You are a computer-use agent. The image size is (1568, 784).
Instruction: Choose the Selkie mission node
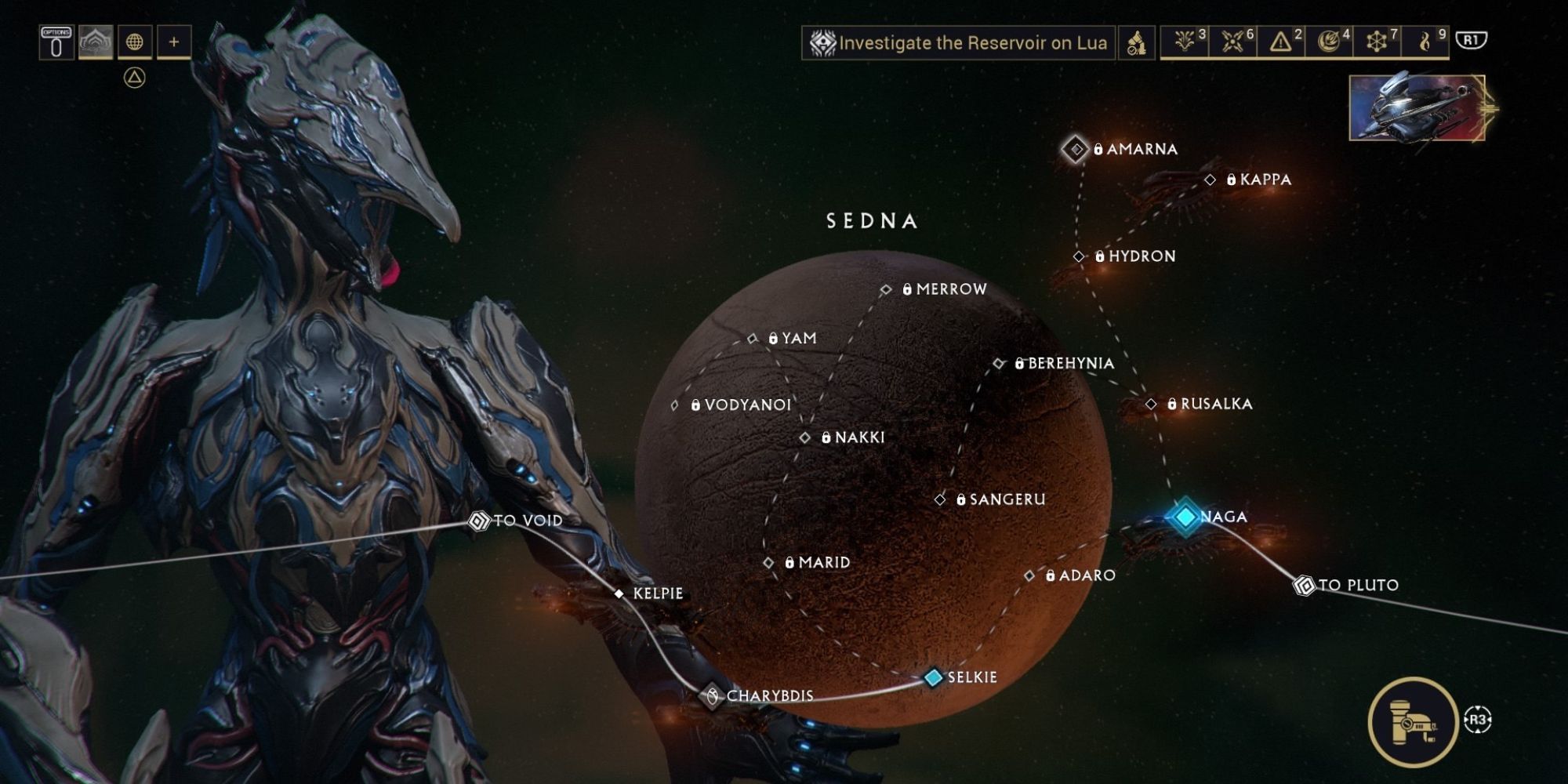point(933,677)
